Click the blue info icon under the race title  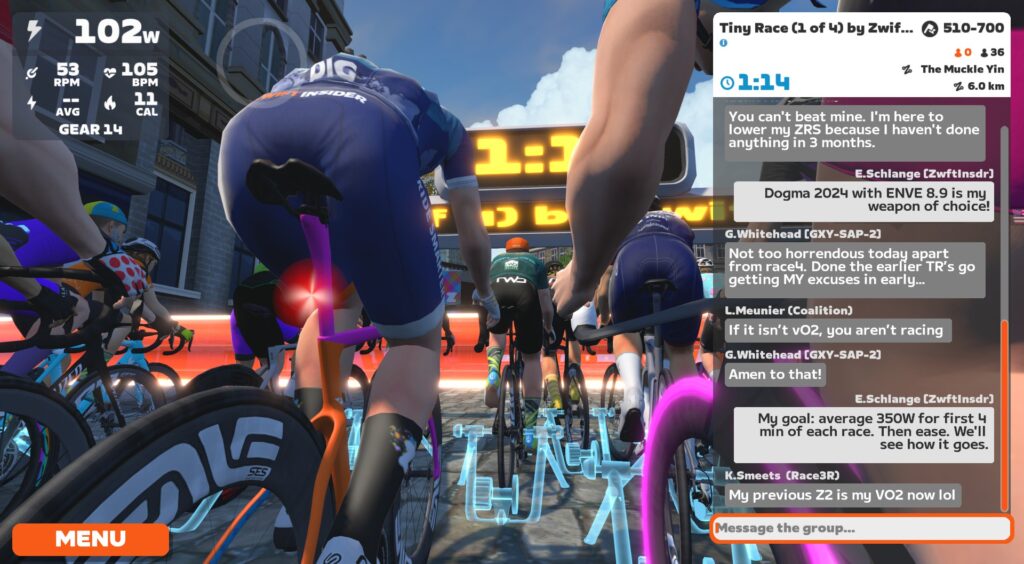724,44
